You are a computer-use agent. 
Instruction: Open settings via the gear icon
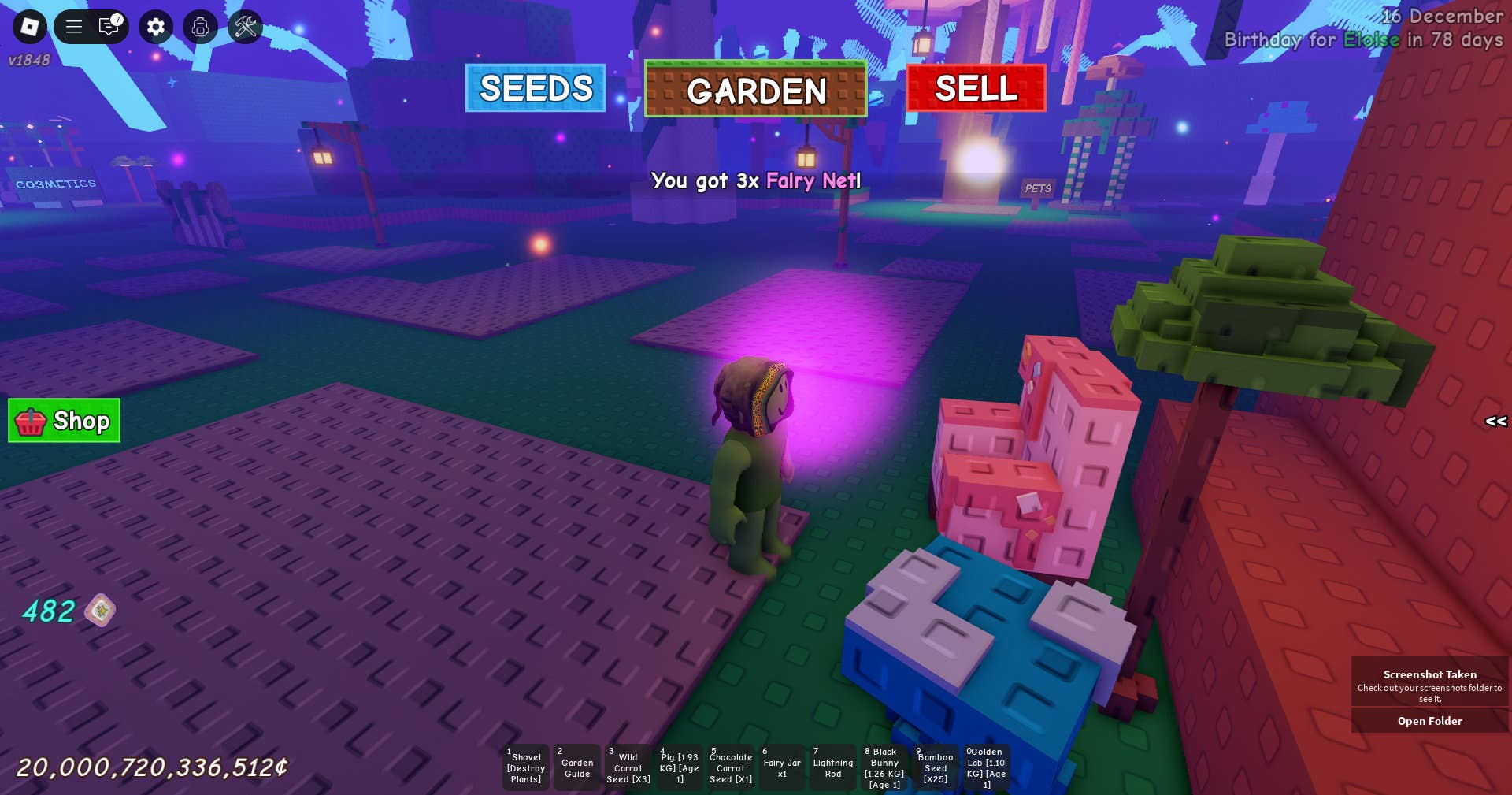click(x=156, y=27)
